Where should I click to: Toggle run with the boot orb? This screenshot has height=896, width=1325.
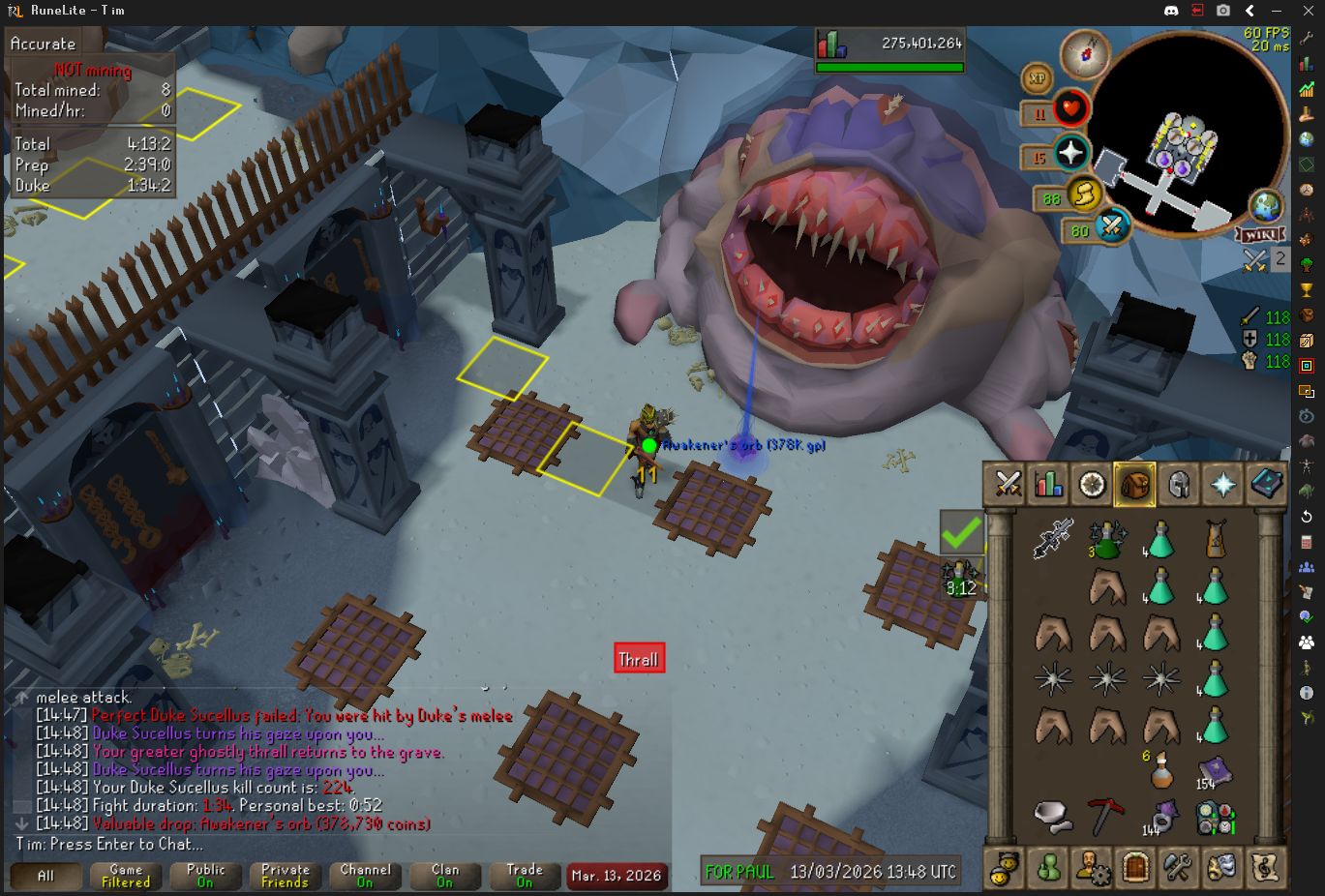1084,194
